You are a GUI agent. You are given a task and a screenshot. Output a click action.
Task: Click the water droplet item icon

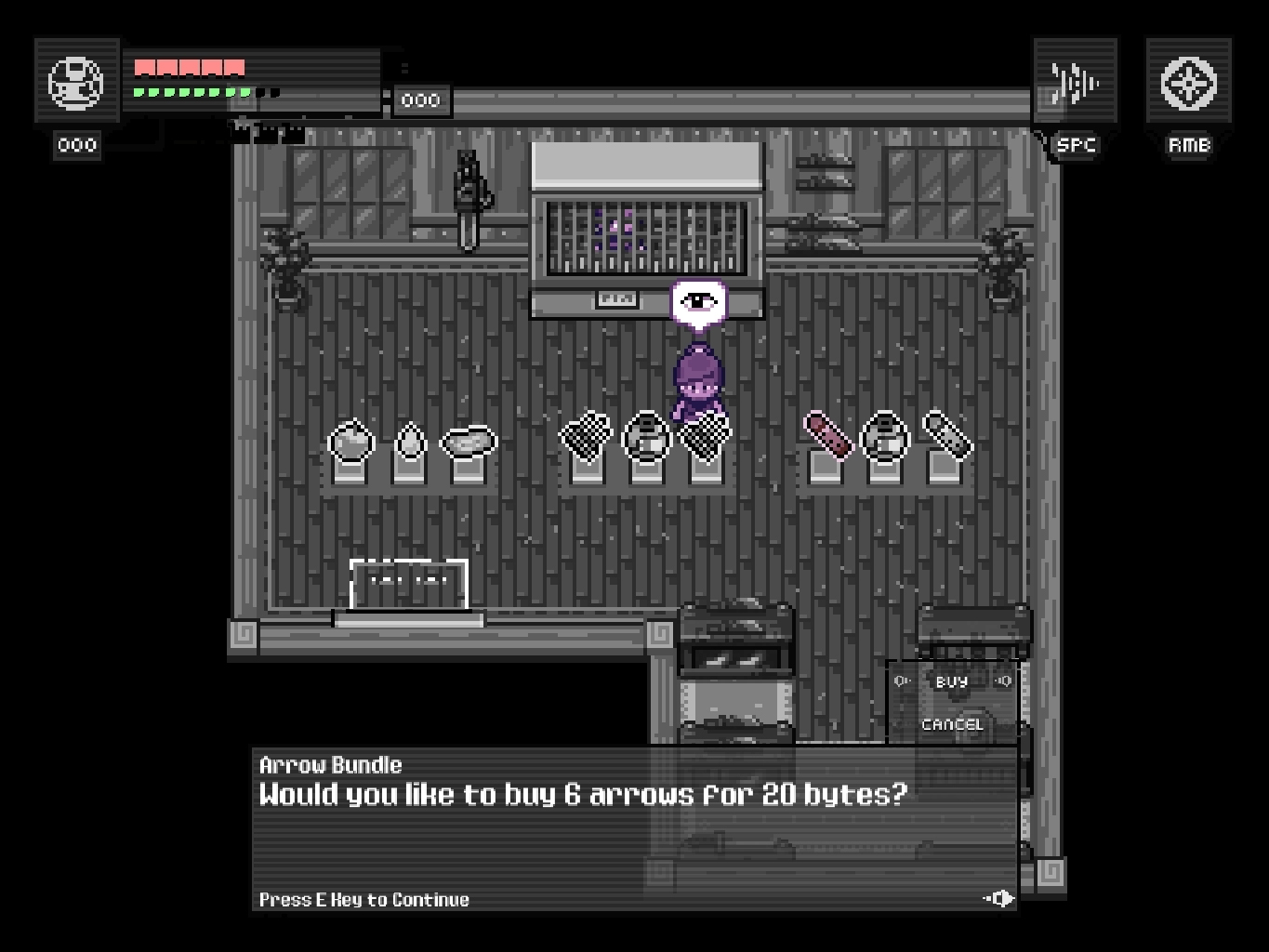pyautogui.click(x=409, y=441)
